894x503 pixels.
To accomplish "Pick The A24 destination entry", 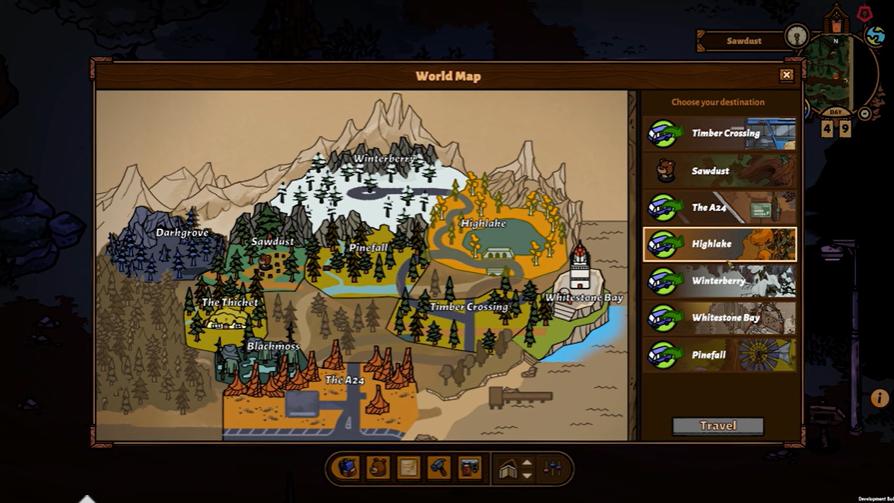I will (720, 207).
